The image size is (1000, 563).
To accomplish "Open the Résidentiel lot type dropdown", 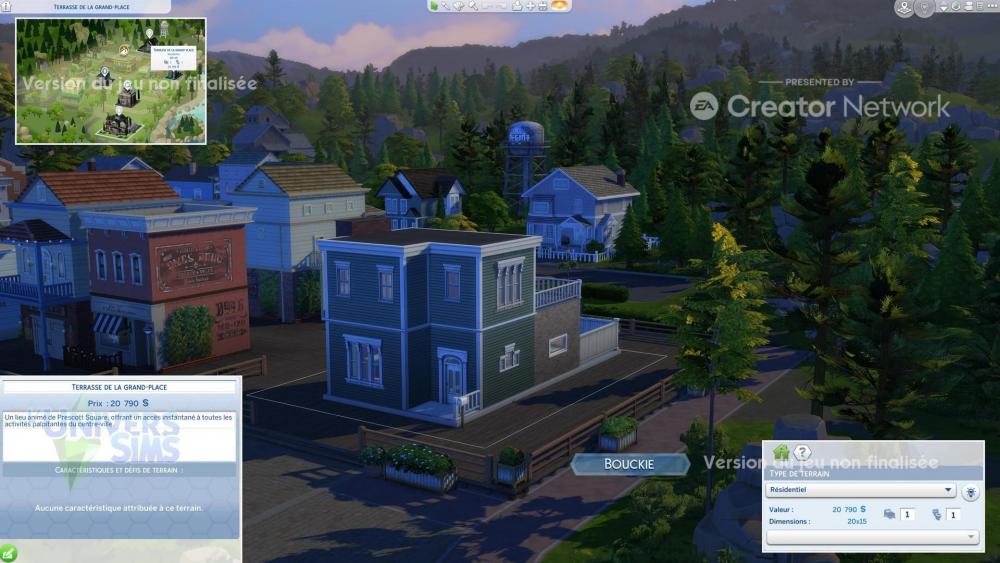I will (861, 490).
